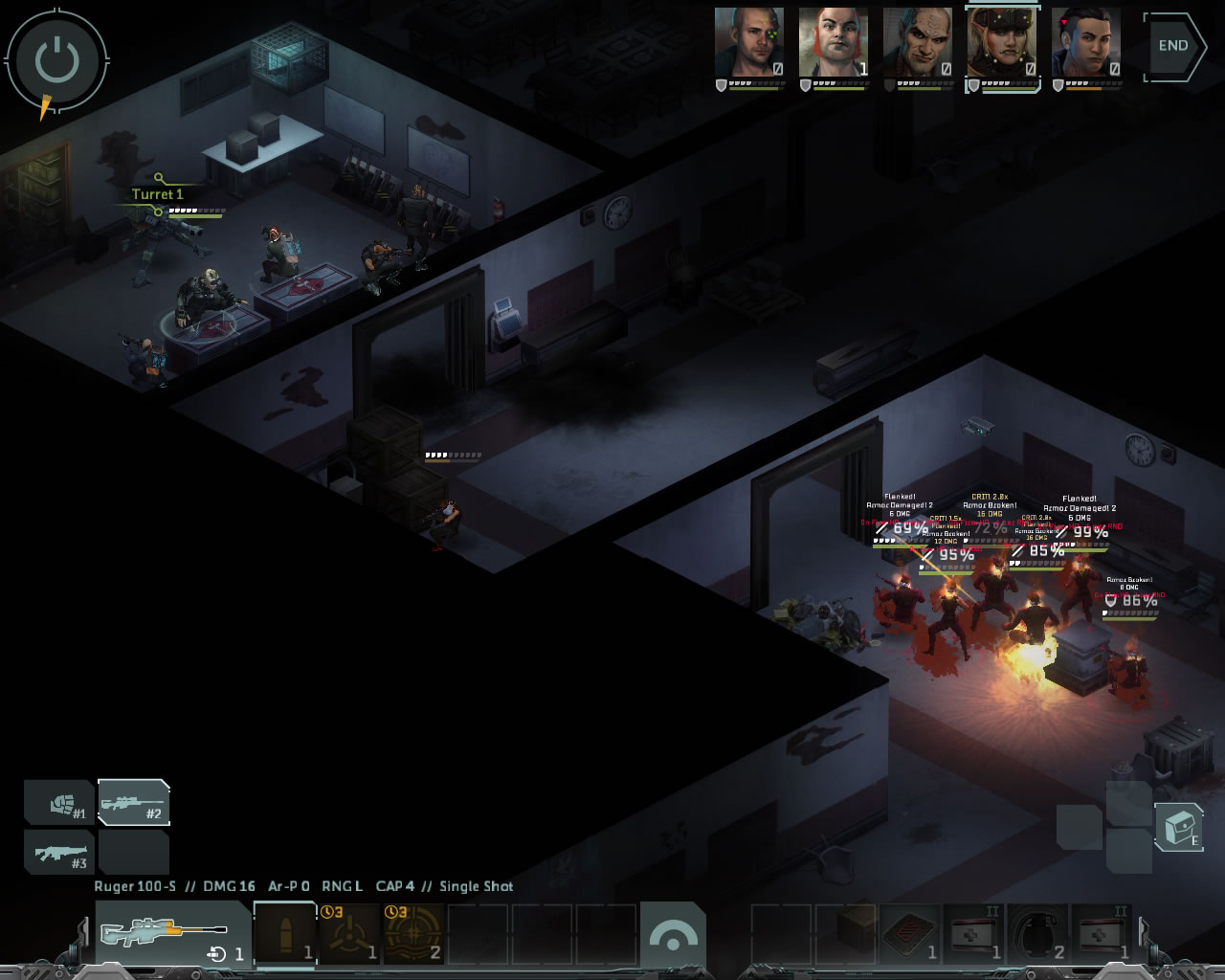Select the tattooed bald man portrait
Image resolution: width=1225 pixels, height=980 pixels.
click(917, 43)
